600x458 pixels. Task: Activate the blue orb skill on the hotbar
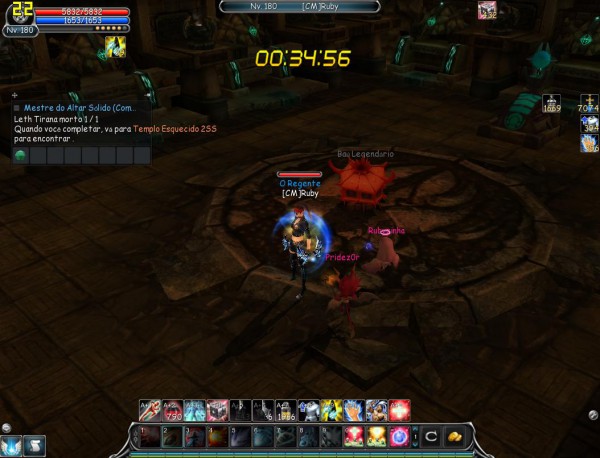(x=399, y=436)
